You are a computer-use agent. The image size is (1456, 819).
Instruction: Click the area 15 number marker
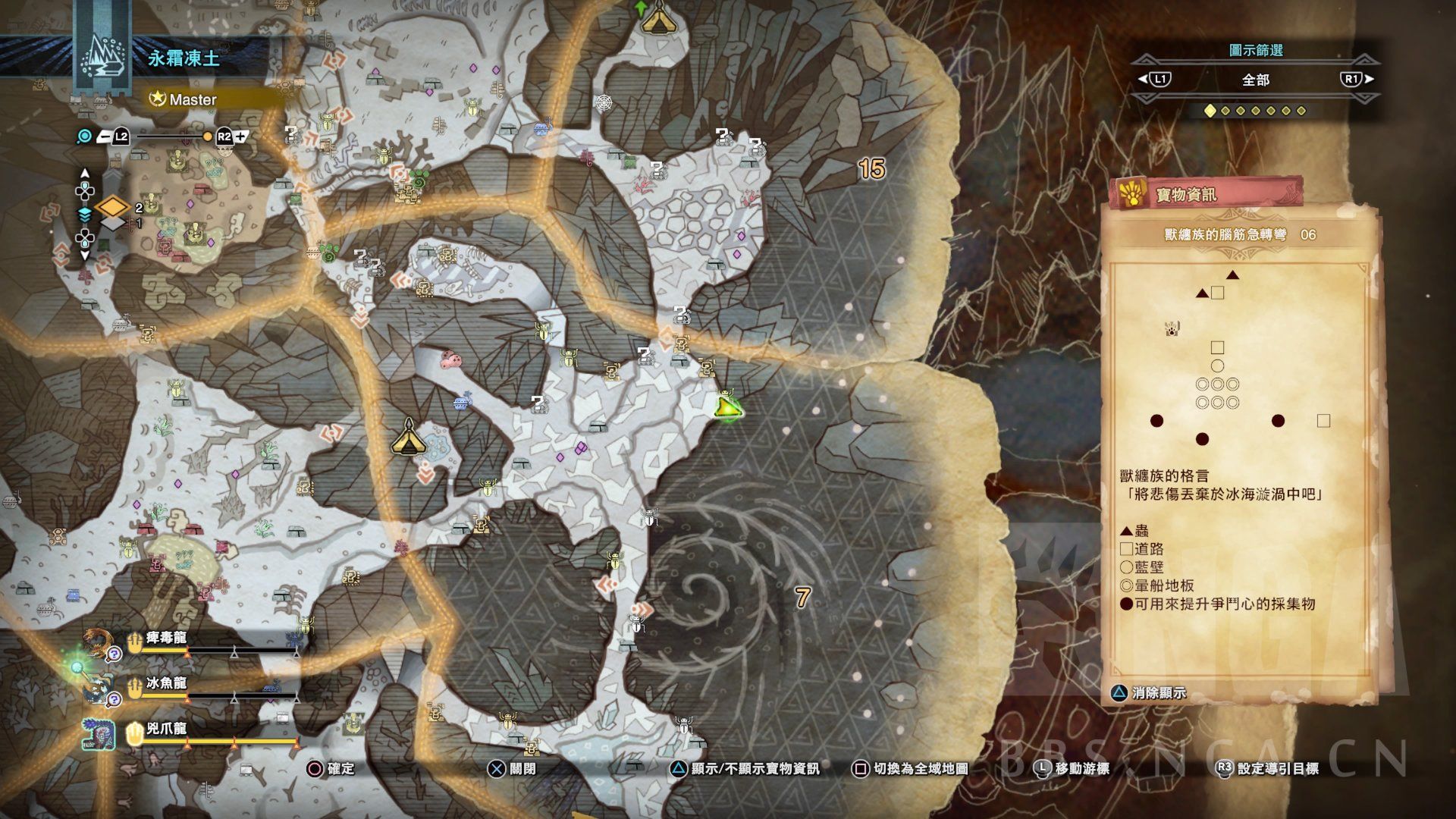[871, 168]
